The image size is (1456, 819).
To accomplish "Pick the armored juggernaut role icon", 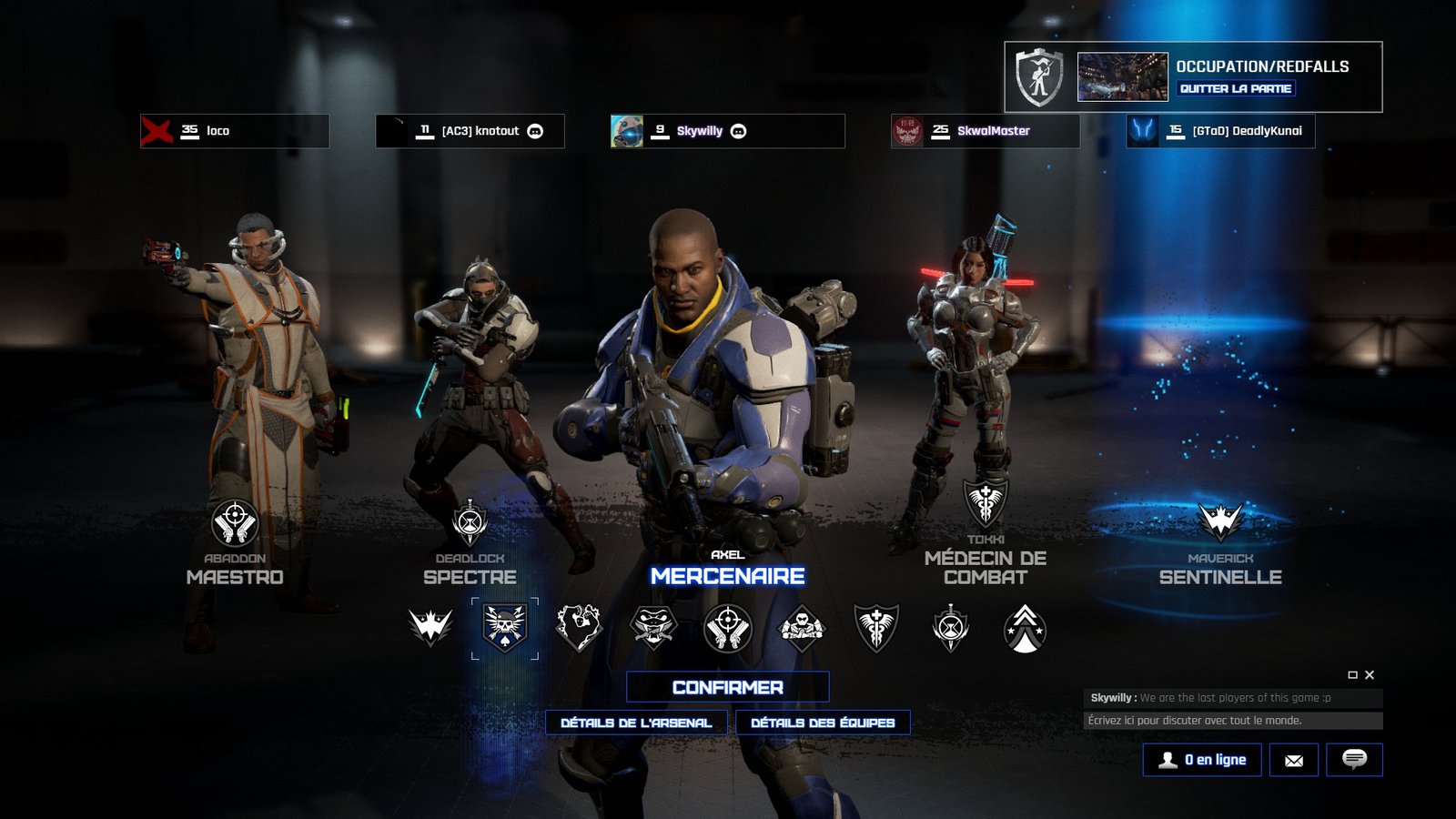I will (x=802, y=627).
